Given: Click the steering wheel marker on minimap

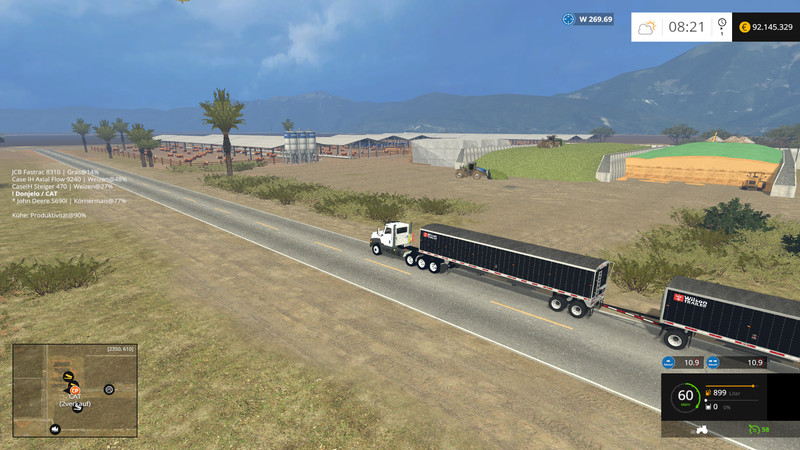Looking at the screenshot, I should click(109, 389).
